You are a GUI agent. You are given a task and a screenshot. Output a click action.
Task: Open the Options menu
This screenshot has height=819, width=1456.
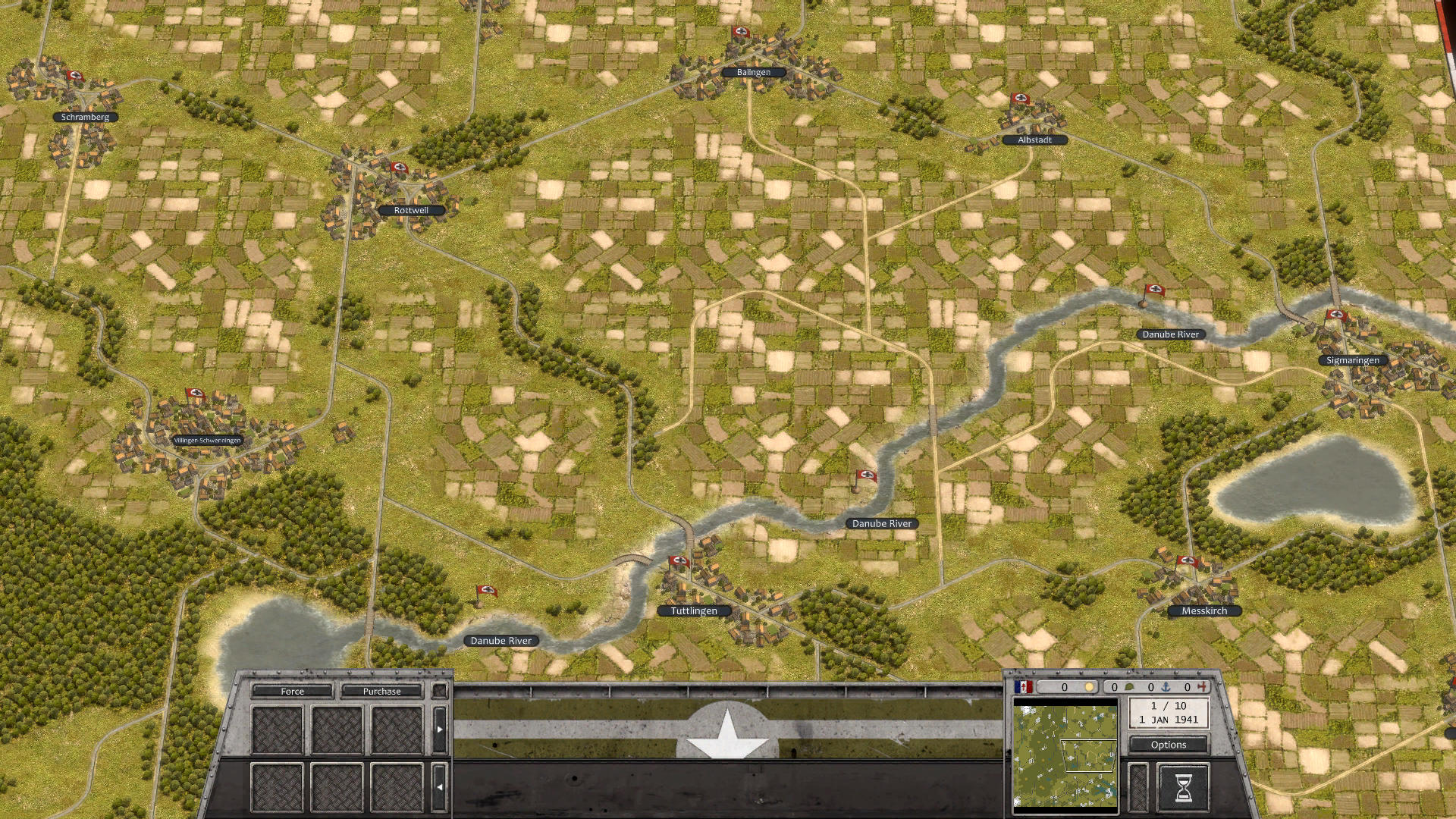(1169, 745)
